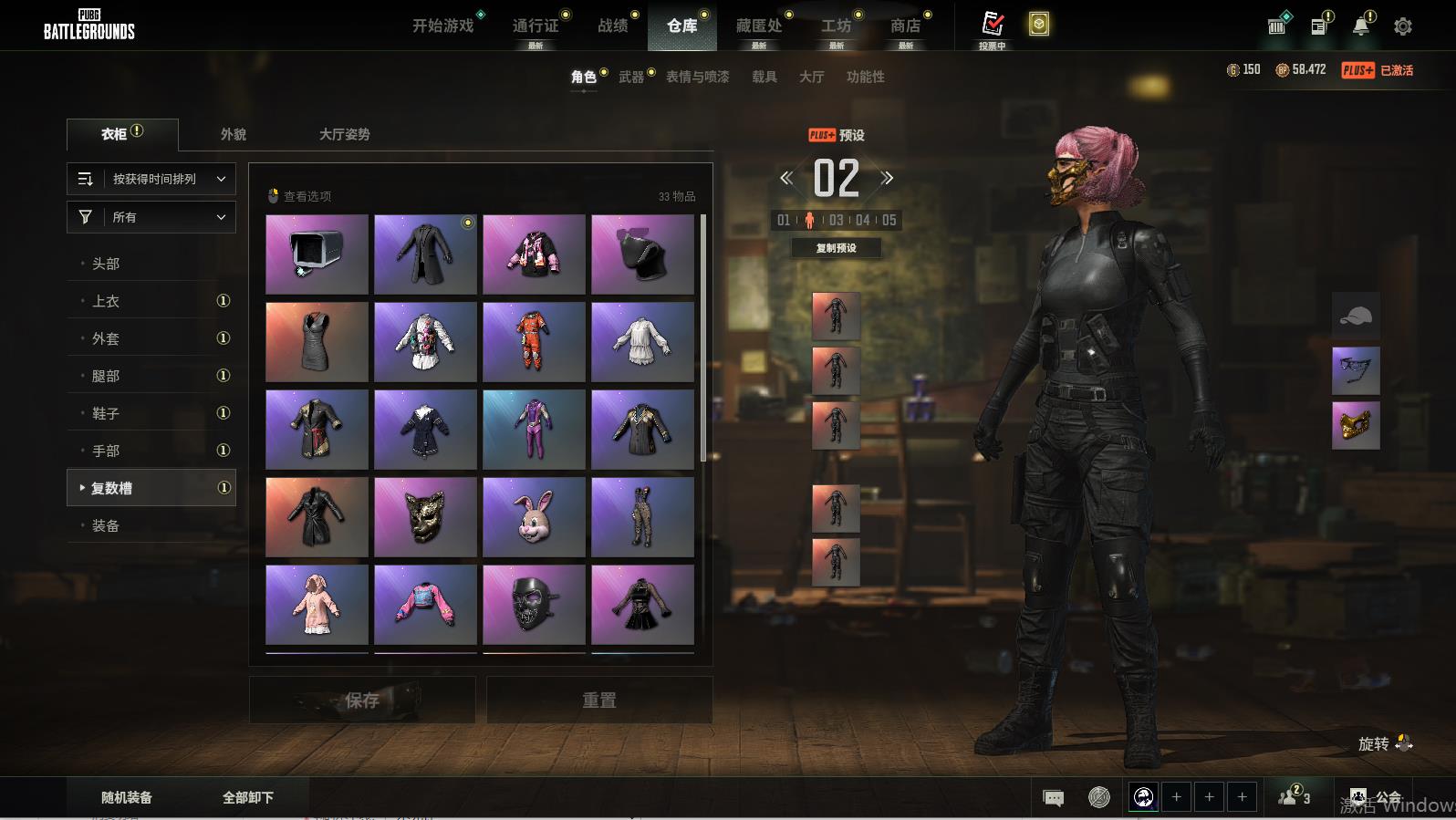1456x820 pixels.
Task: Choose the 装备 equipment category
Action: [x=106, y=525]
